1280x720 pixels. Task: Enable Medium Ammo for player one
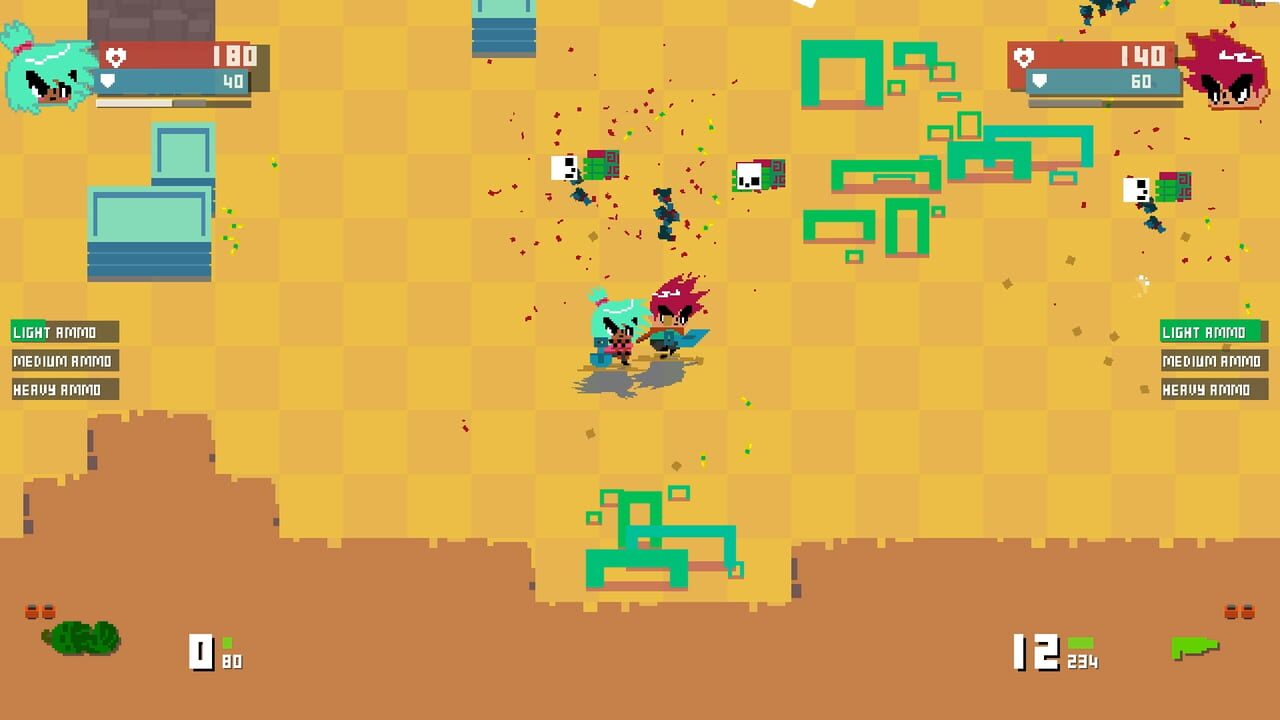point(63,361)
